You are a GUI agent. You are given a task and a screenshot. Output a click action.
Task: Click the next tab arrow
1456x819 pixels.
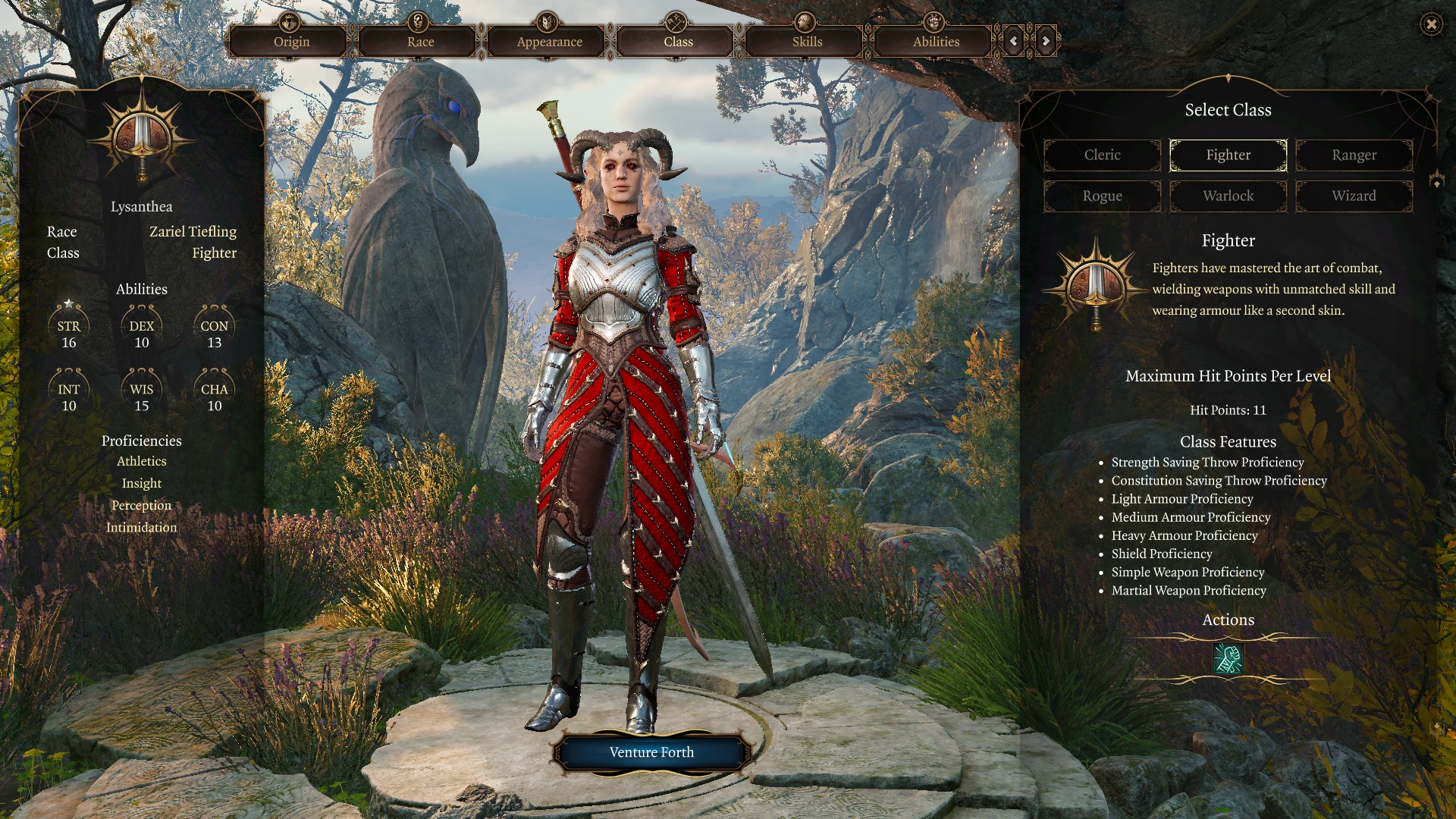[x=1046, y=41]
